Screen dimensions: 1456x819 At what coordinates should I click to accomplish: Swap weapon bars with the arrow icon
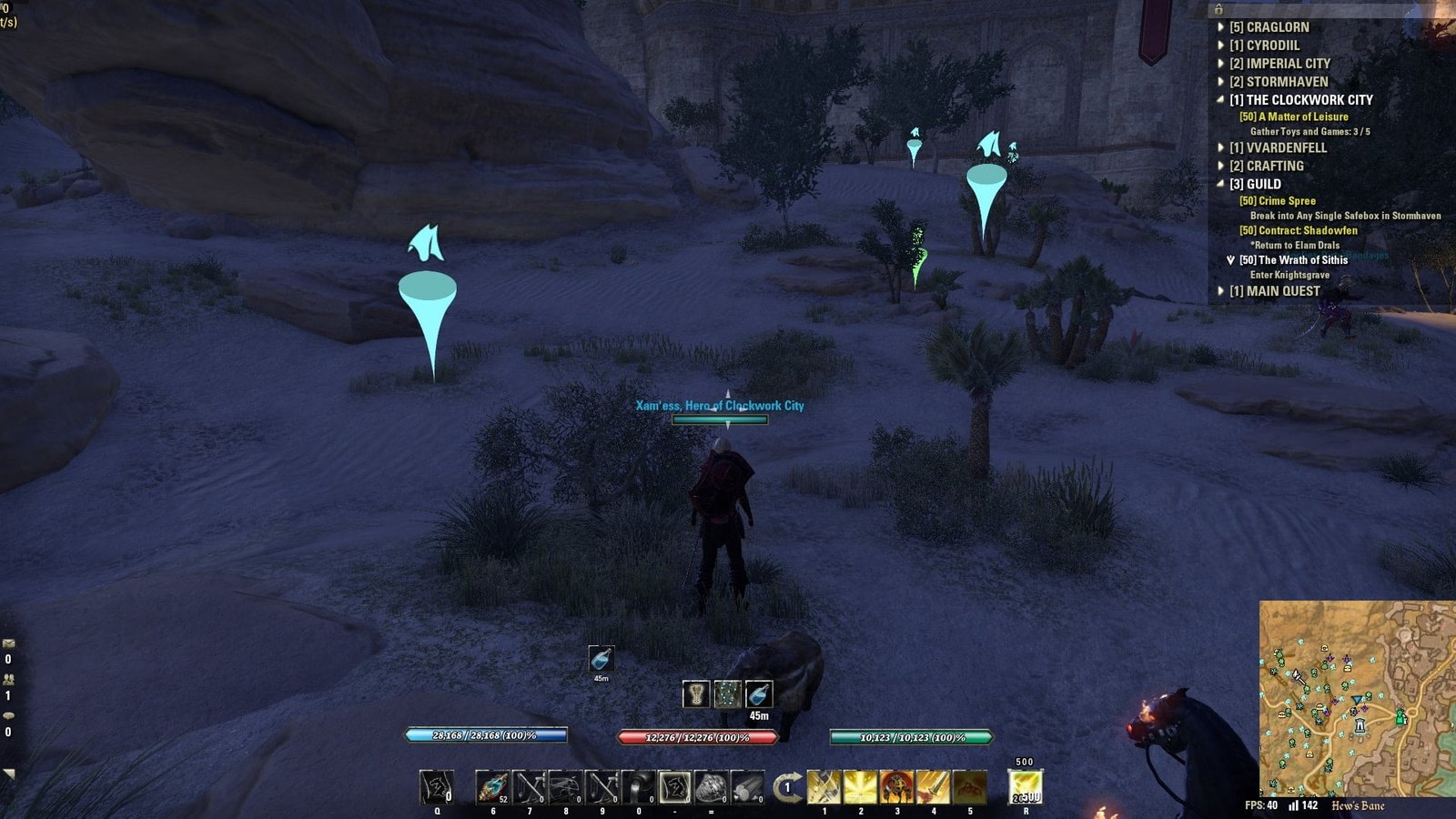pos(787,787)
